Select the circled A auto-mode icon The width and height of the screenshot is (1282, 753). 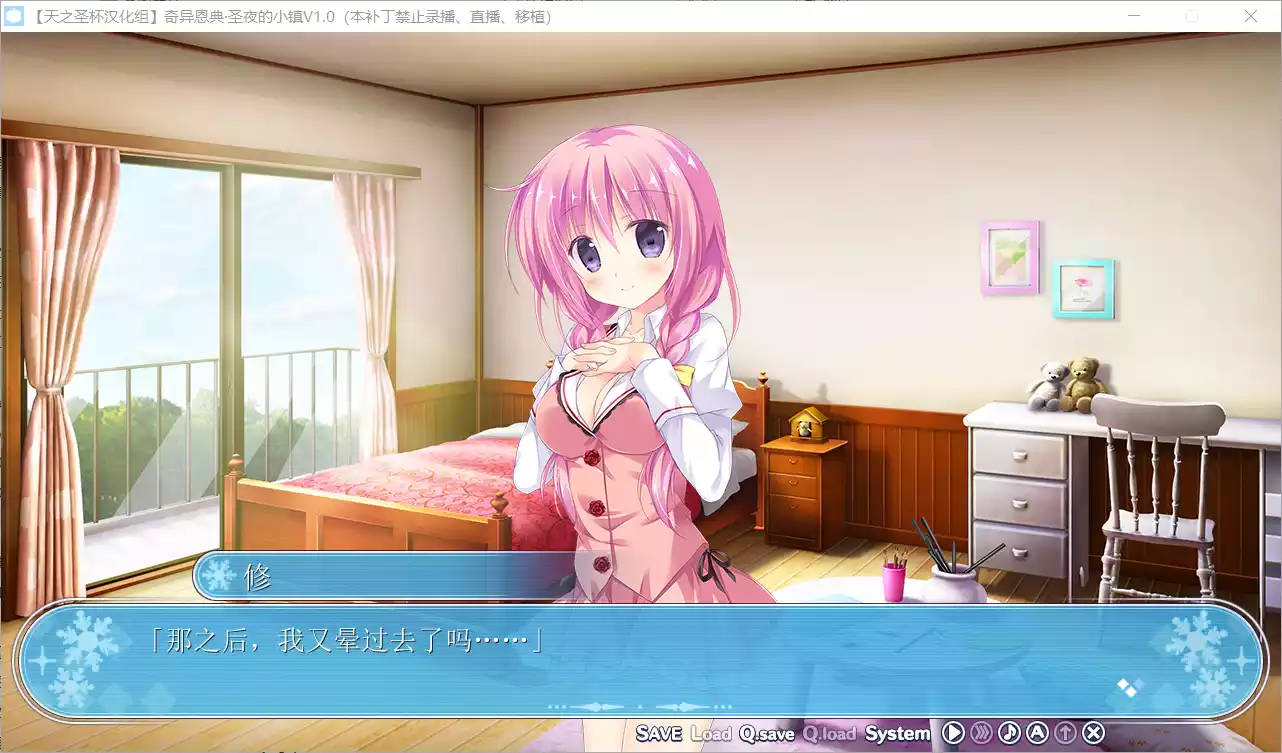click(x=1037, y=733)
